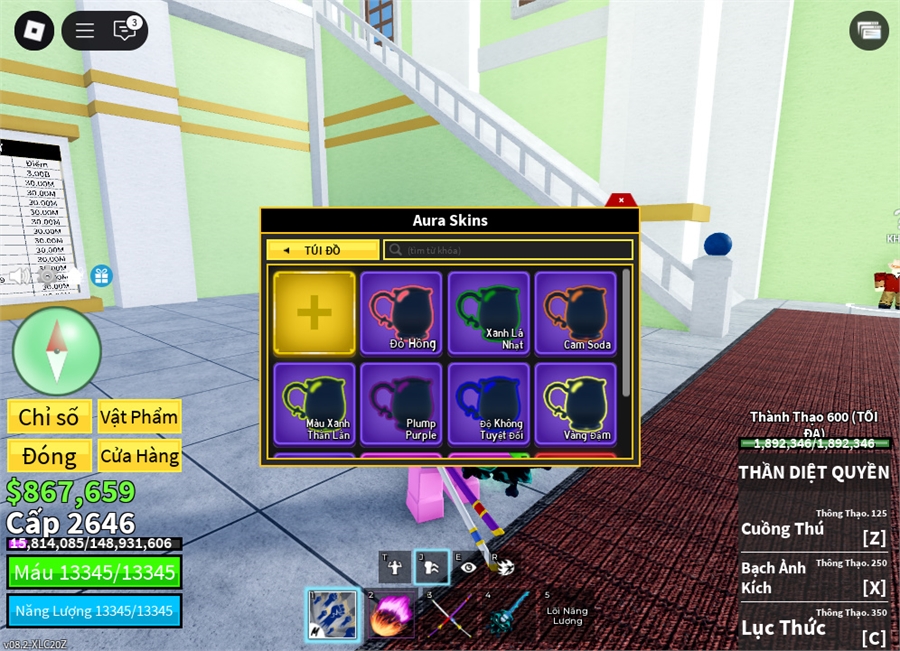This screenshot has height=651, width=900.
Task: Select the yellow plus add-skin tile
Action: 314,313
